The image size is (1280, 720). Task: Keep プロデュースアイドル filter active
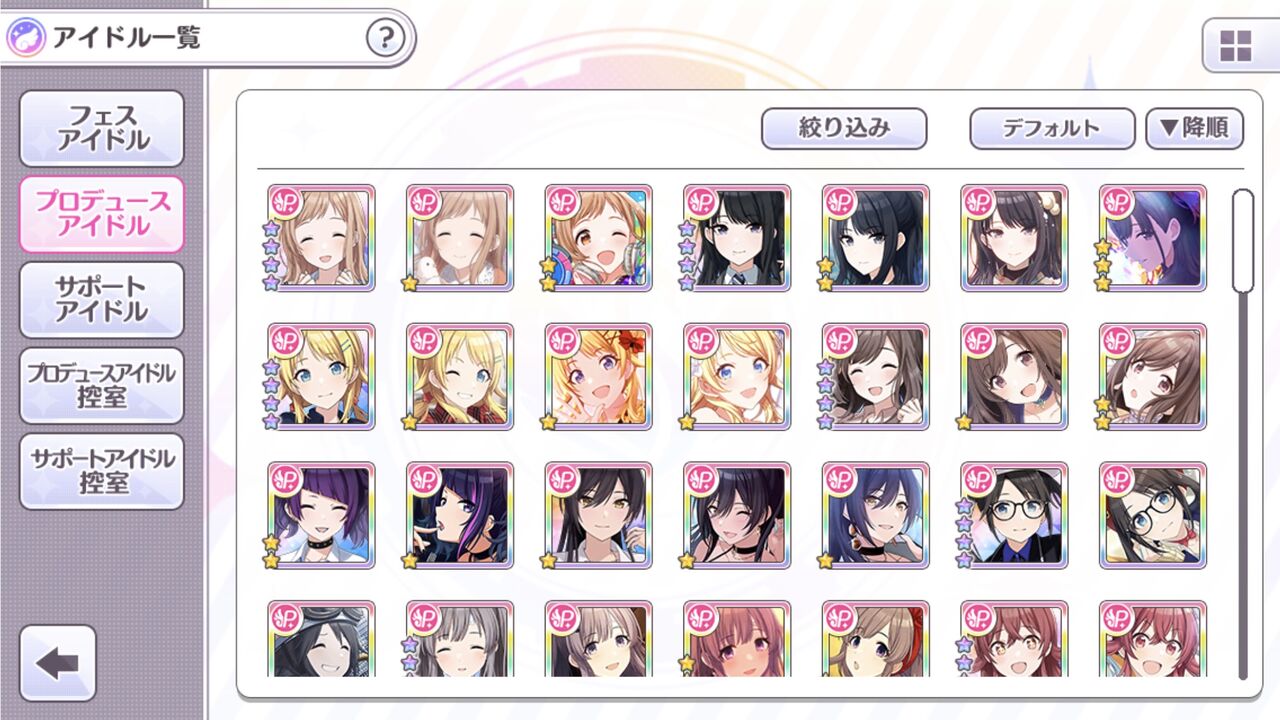pos(100,212)
